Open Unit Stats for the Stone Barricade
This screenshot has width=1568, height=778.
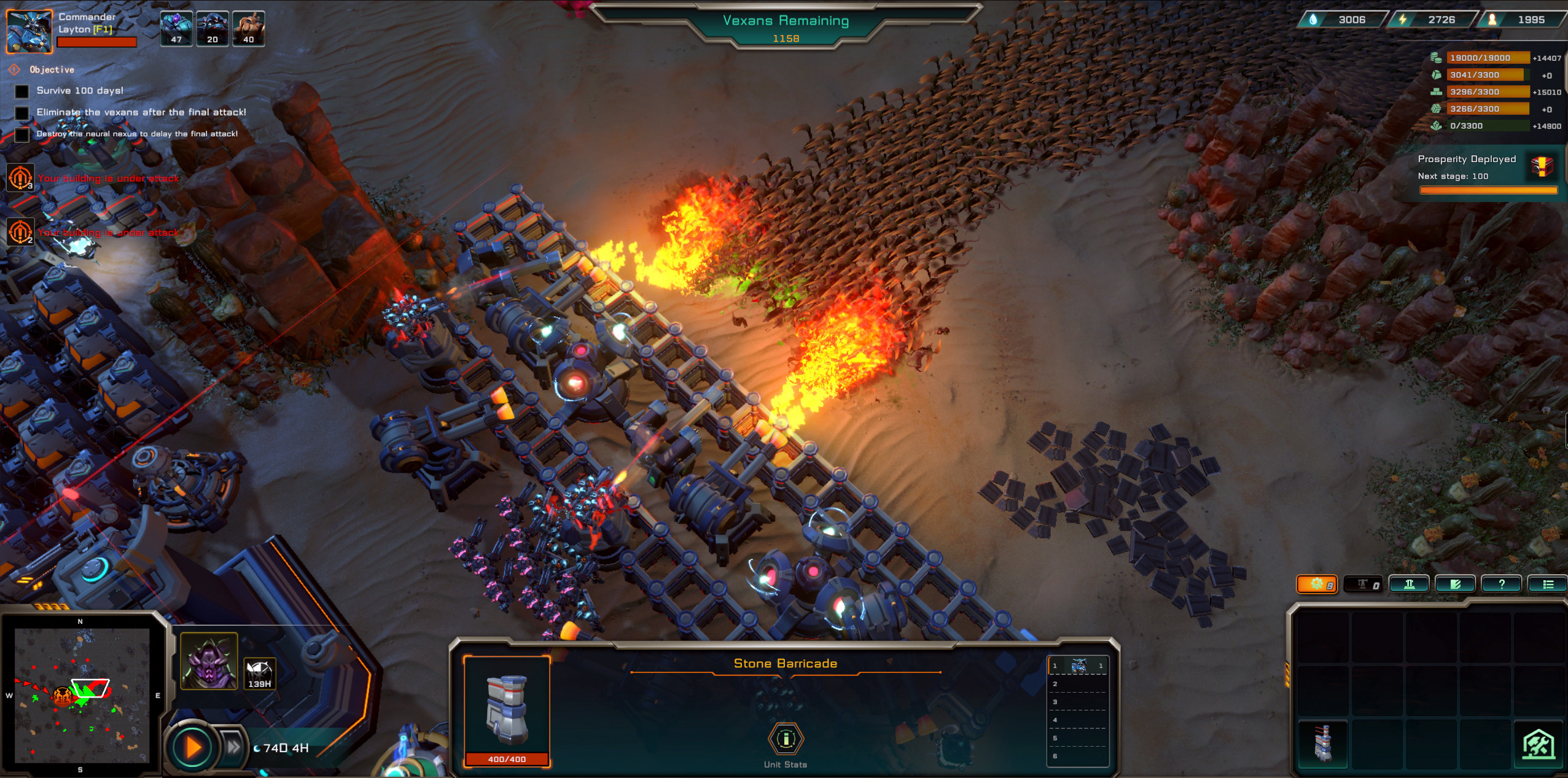(785, 739)
